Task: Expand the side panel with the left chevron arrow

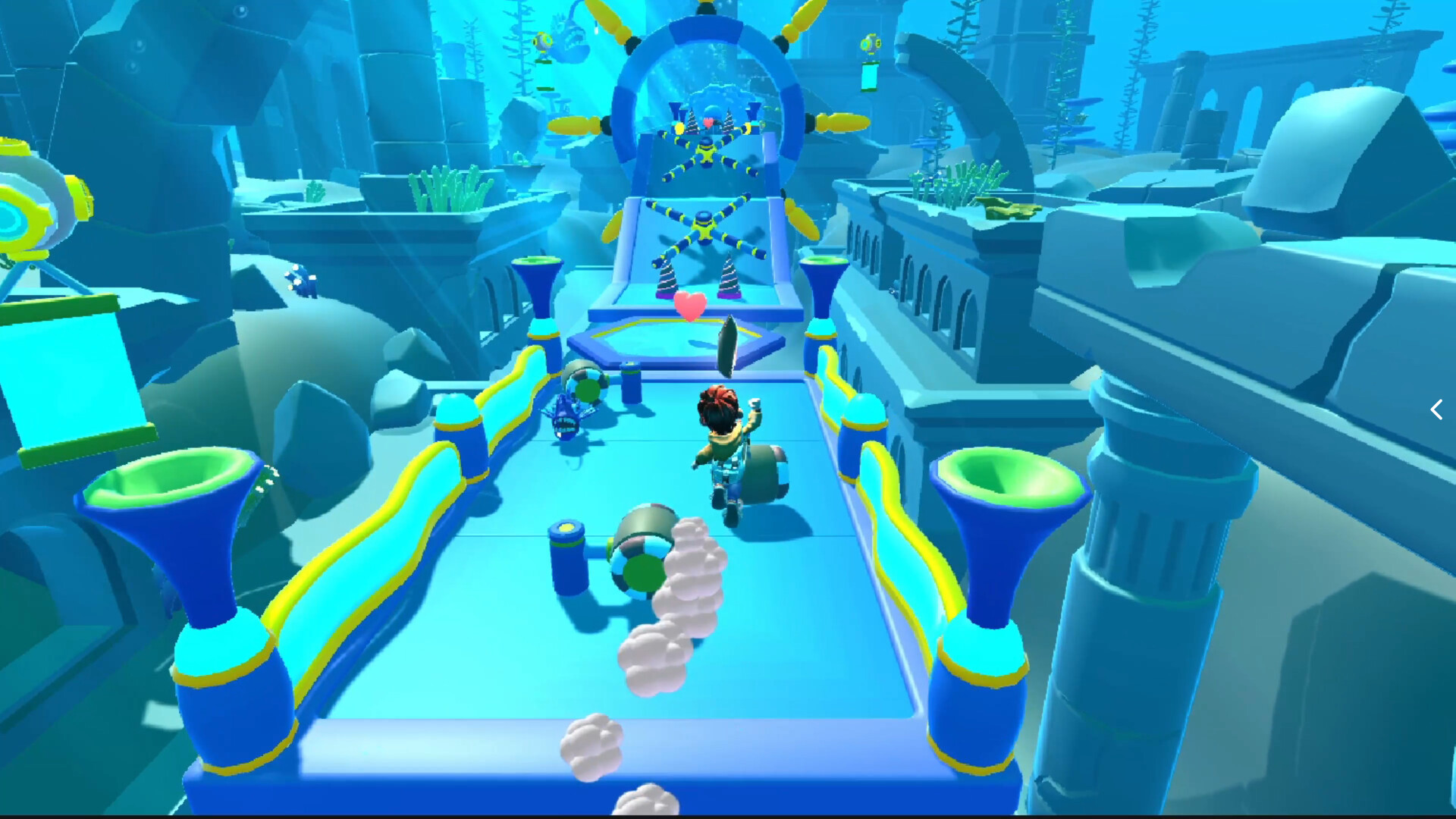Action: tap(1436, 409)
